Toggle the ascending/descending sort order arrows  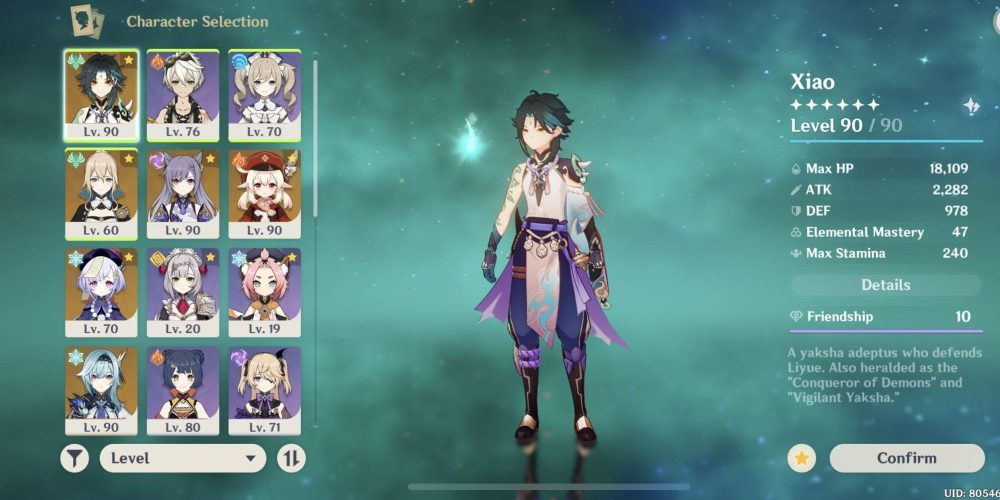click(x=291, y=458)
